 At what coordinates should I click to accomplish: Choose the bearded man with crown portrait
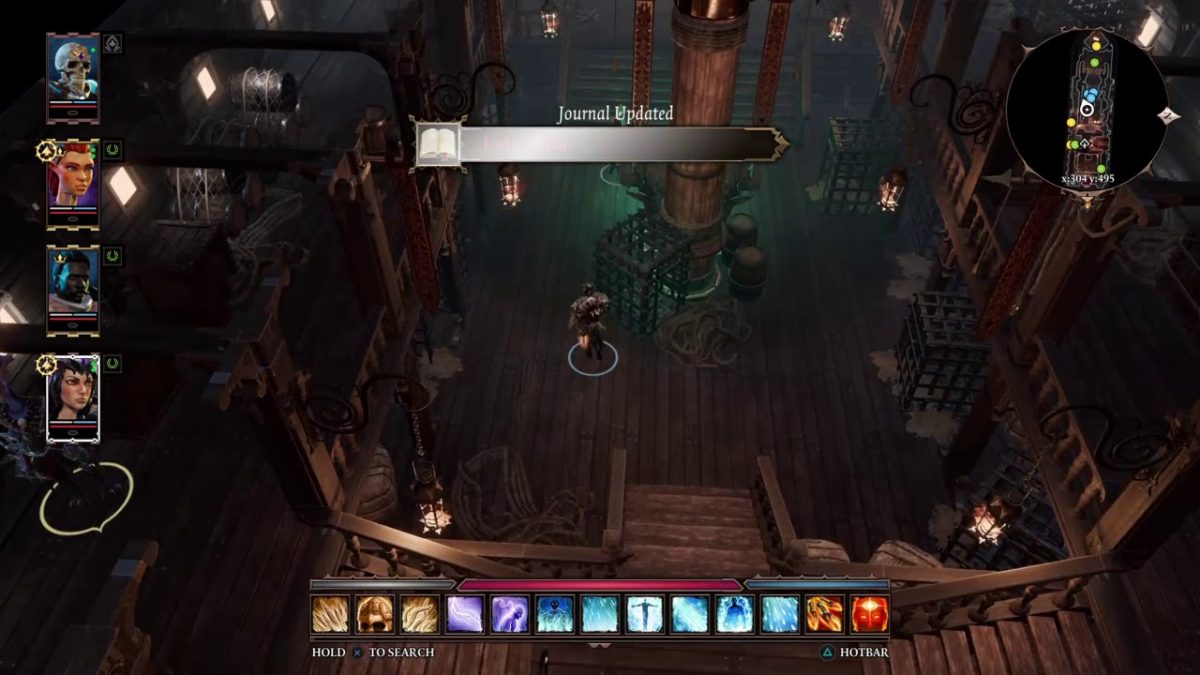73,290
